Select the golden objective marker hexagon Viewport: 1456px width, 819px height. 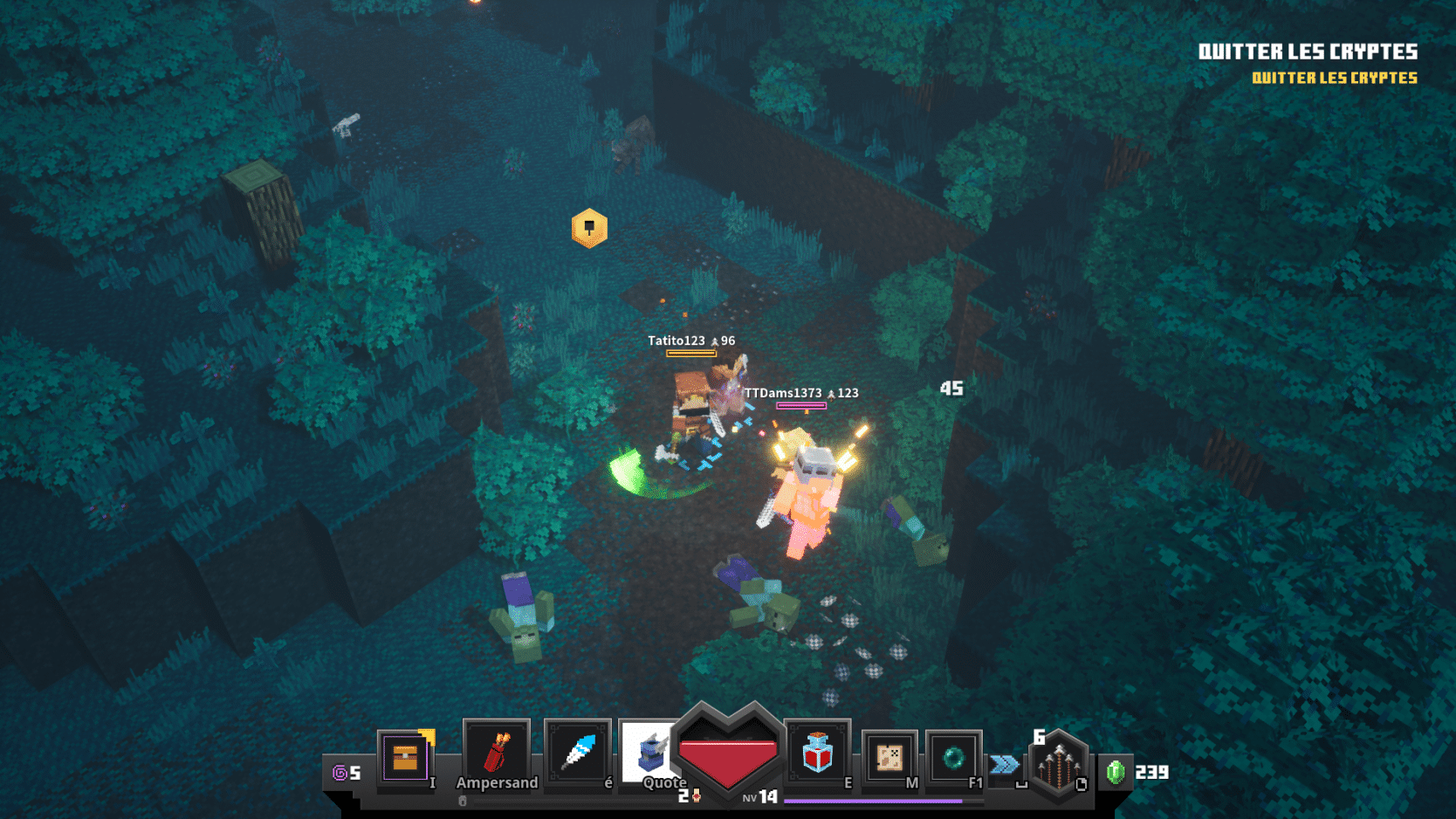(x=589, y=228)
